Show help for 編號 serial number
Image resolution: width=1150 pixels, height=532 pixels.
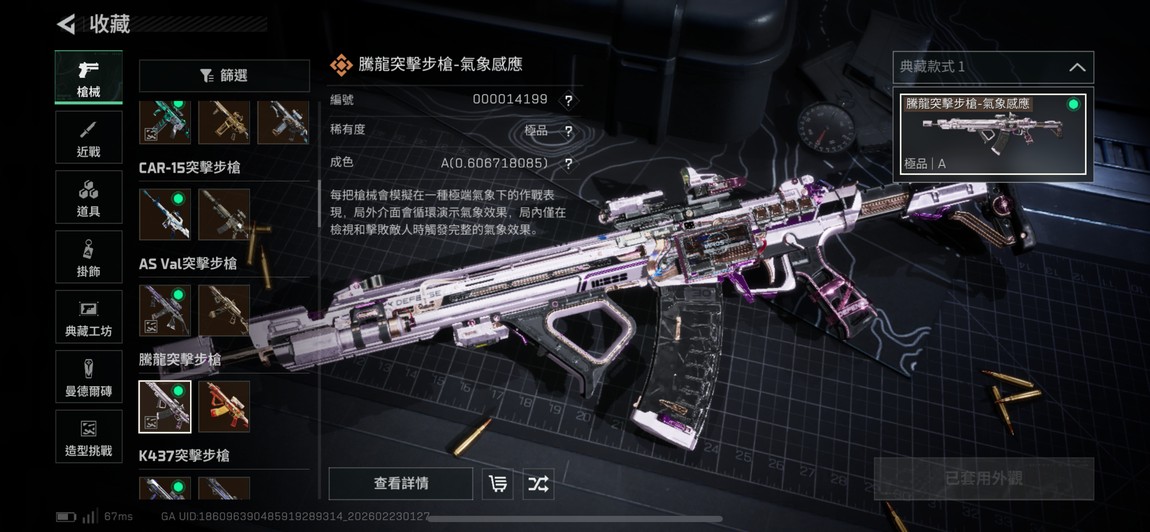tap(568, 100)
